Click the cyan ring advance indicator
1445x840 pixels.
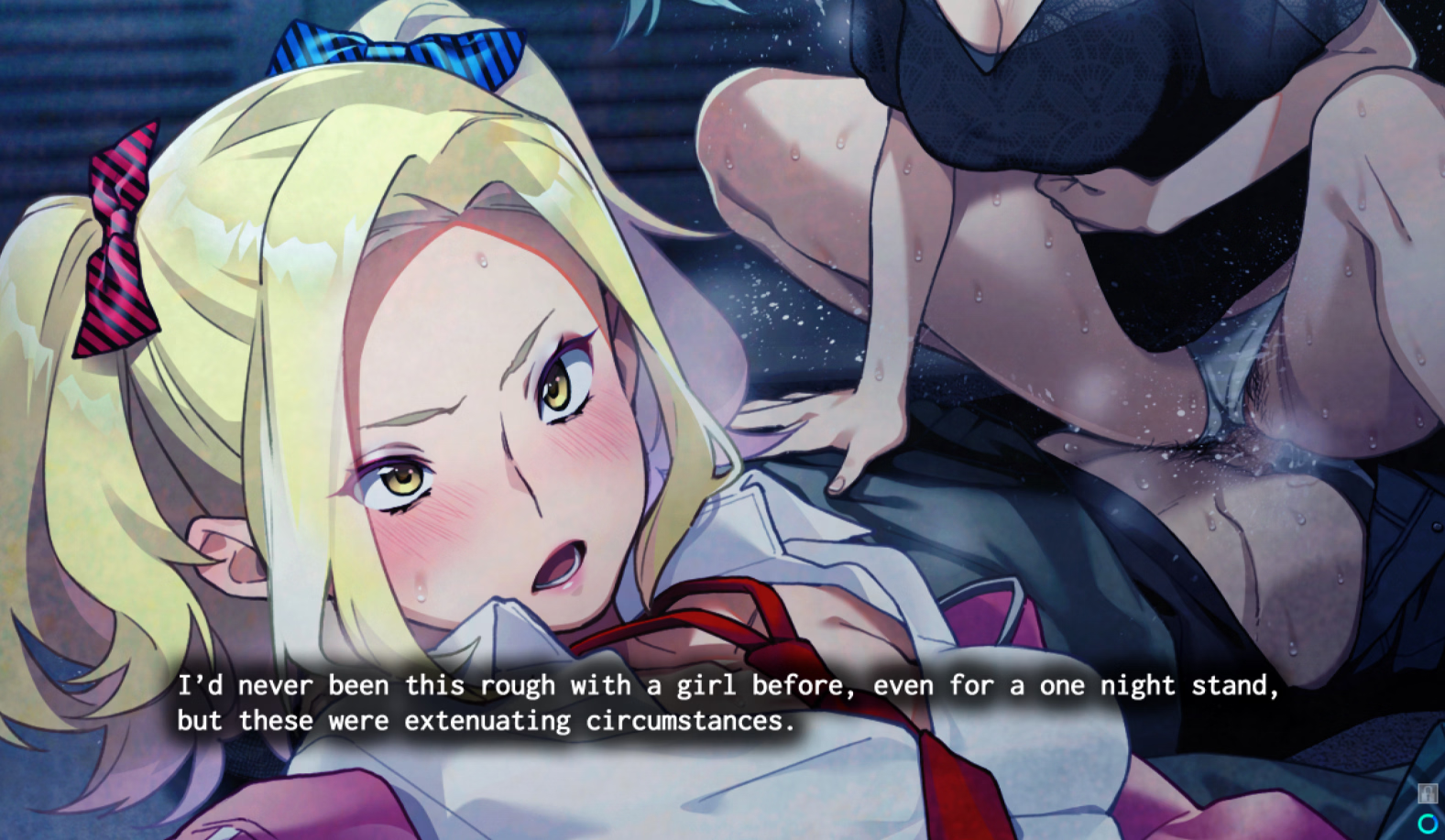(1428, 822)
